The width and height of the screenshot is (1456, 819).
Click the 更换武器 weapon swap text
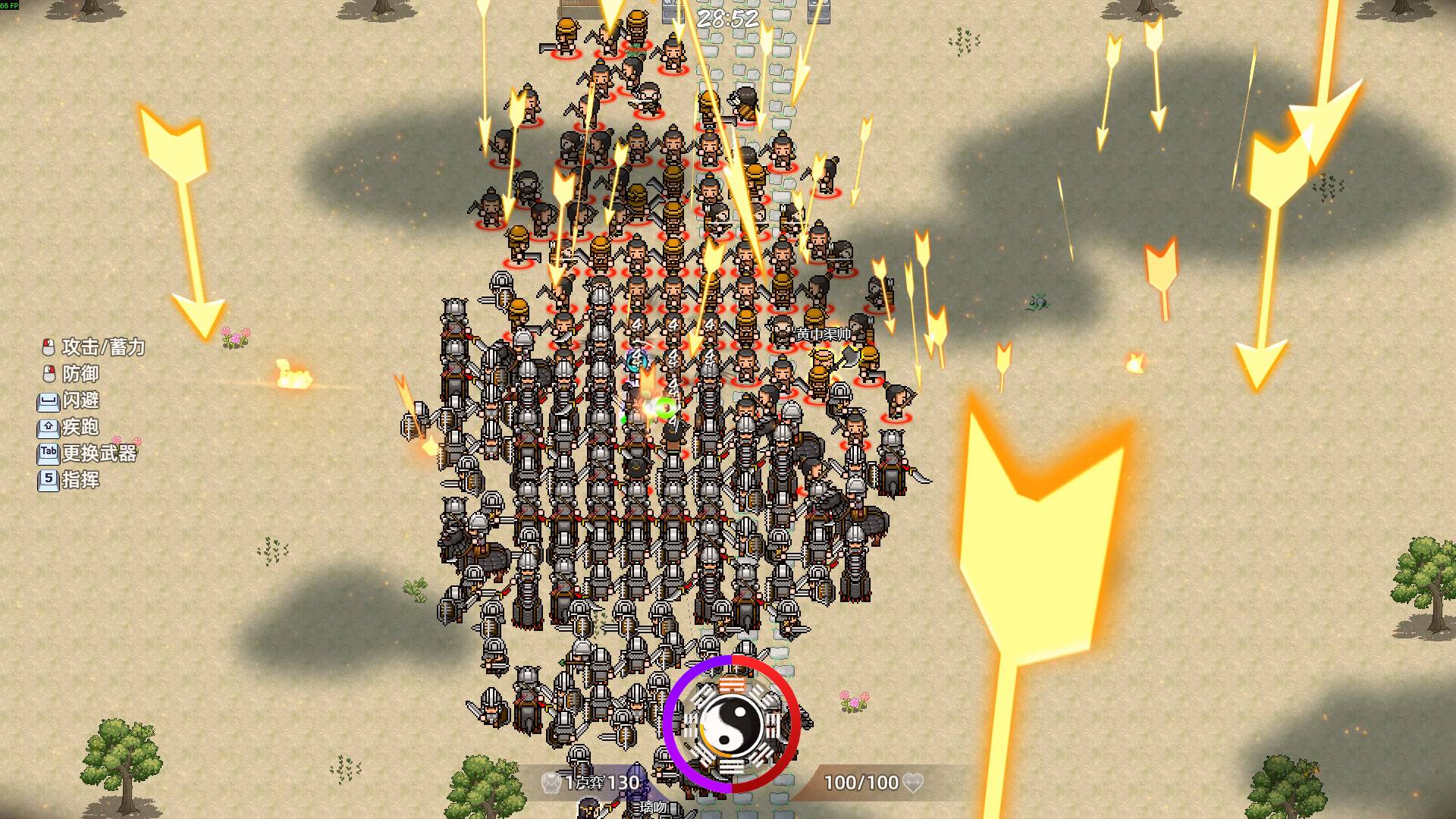[x=99, y=453]
